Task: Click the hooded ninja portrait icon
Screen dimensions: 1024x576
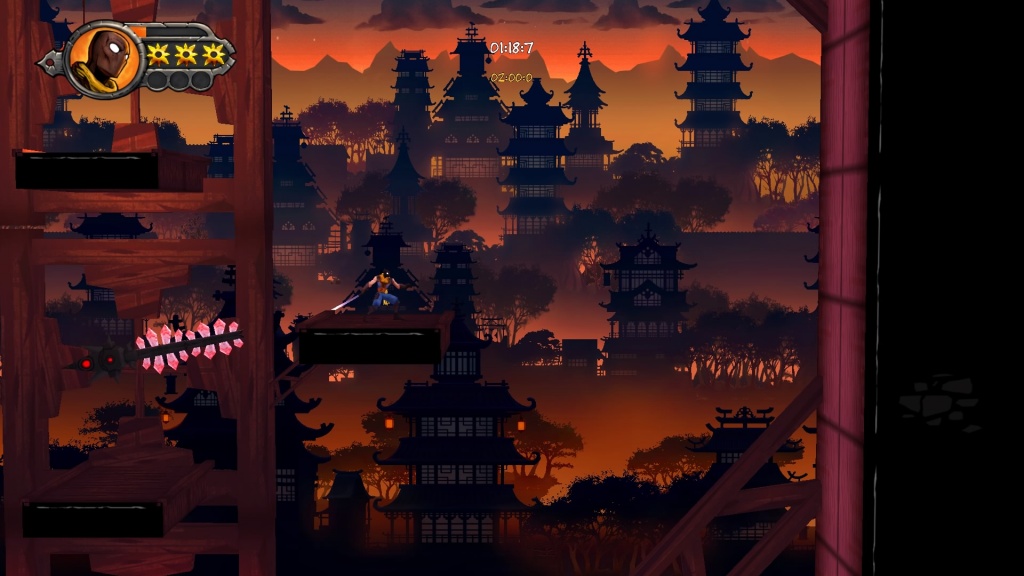Action: pyautogui.click(x=105, y=57)
